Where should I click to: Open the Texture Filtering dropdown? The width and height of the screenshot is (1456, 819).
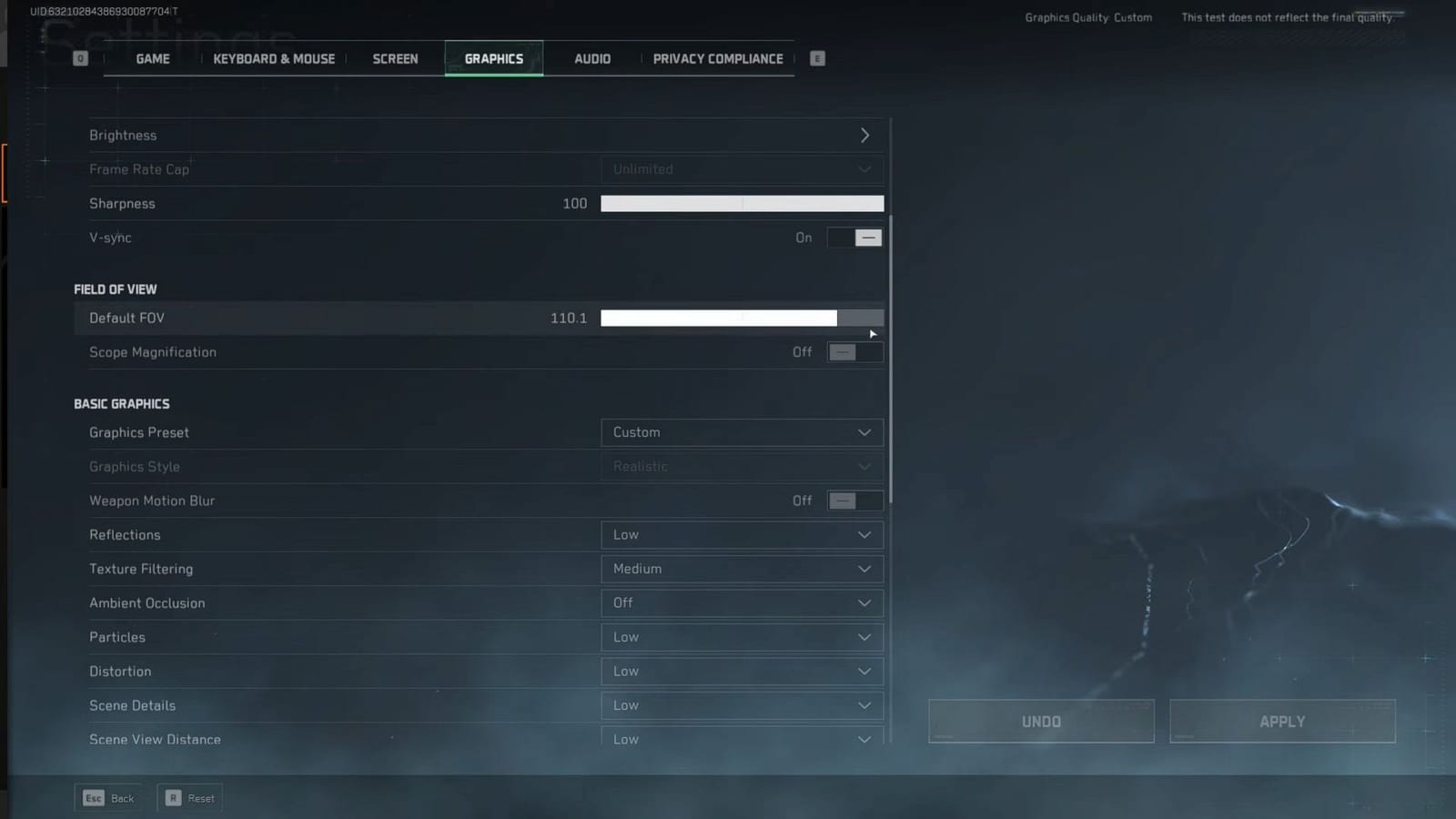pos(742,569)
